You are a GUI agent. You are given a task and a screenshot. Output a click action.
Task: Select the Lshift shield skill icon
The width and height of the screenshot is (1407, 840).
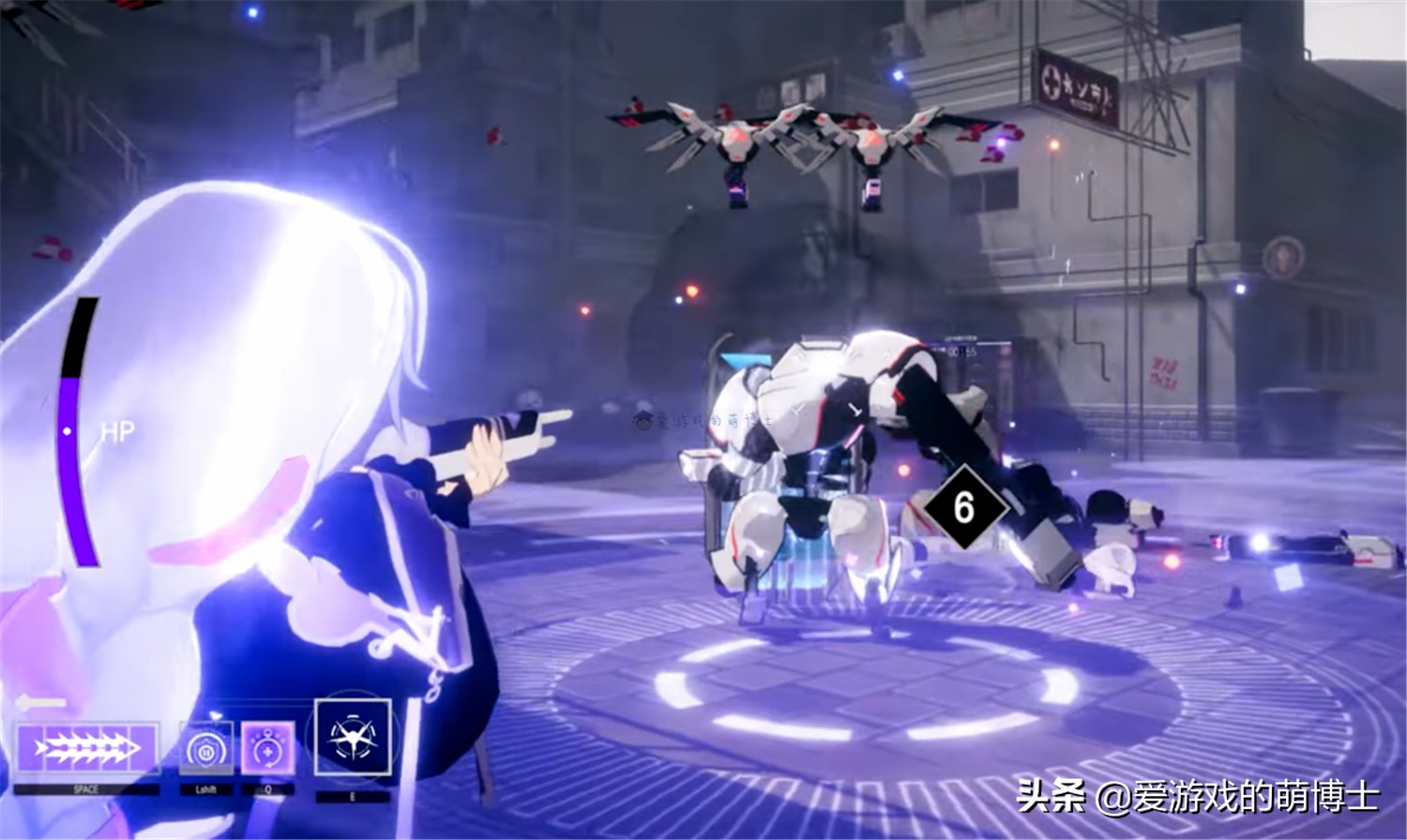(208, 745)
